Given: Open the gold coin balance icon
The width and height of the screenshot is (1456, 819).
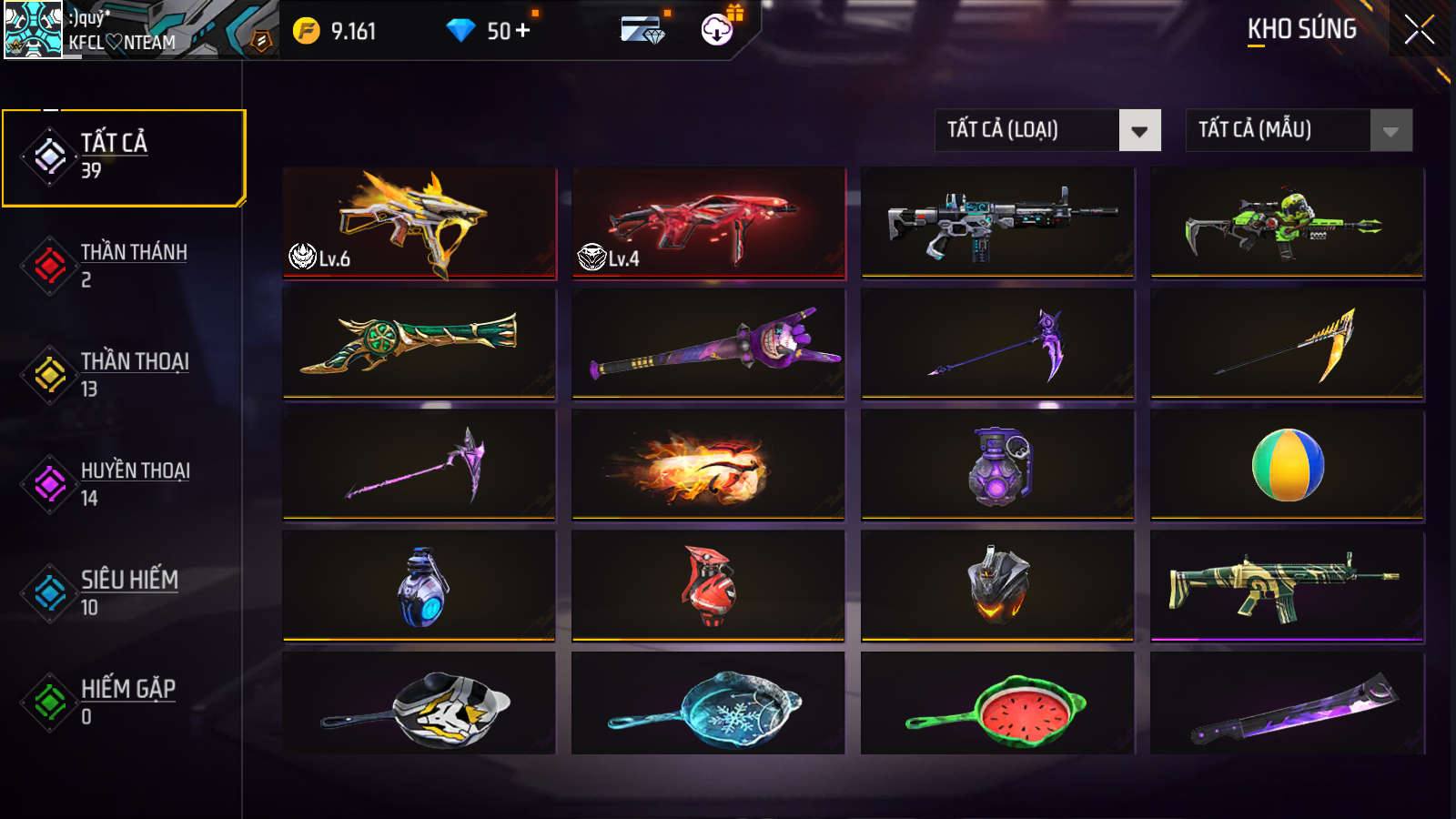Looking at the screenshot, I should (x=308, y=29).
